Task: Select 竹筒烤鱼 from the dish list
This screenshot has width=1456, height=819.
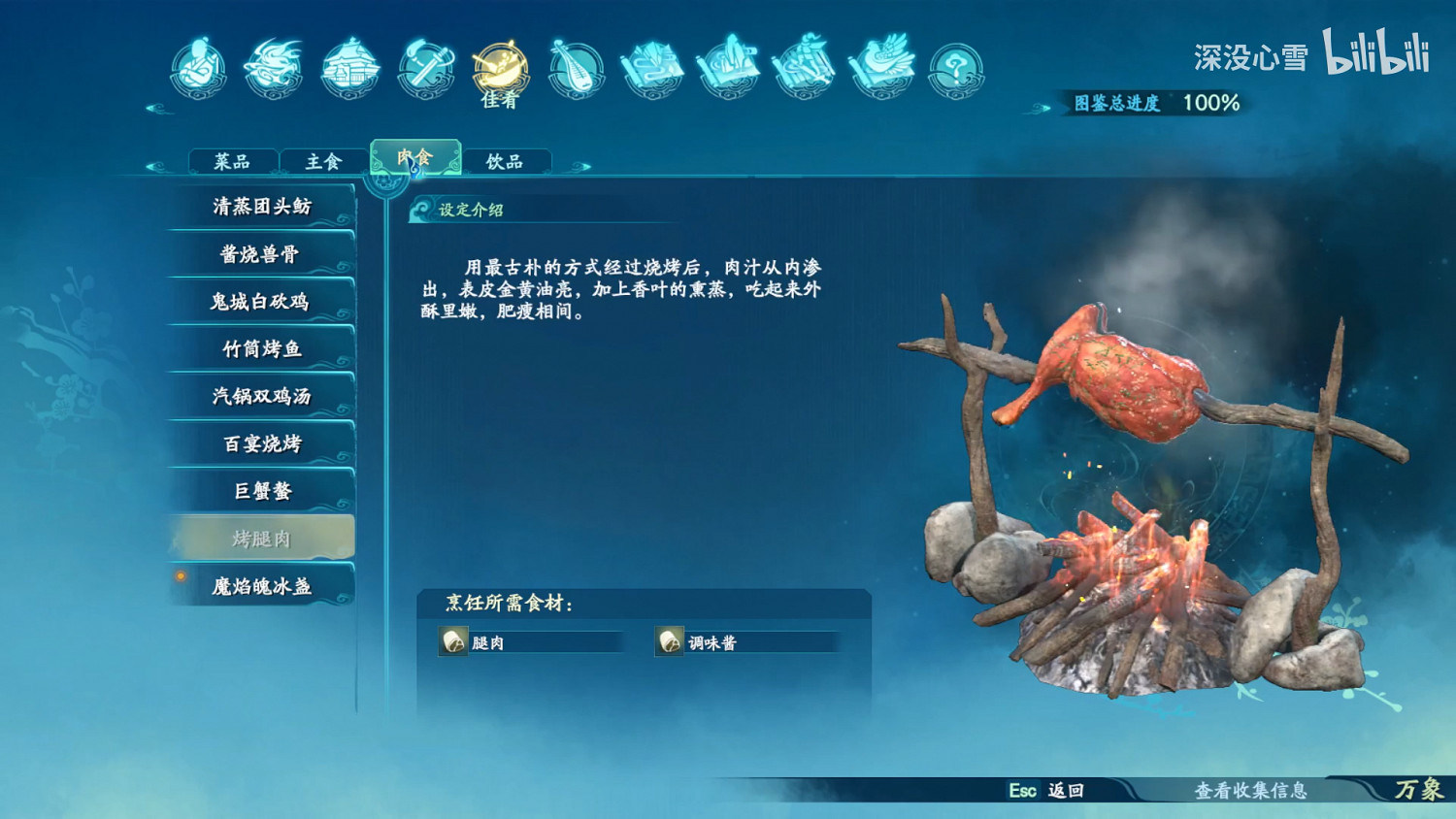Action: coord(260,348)
